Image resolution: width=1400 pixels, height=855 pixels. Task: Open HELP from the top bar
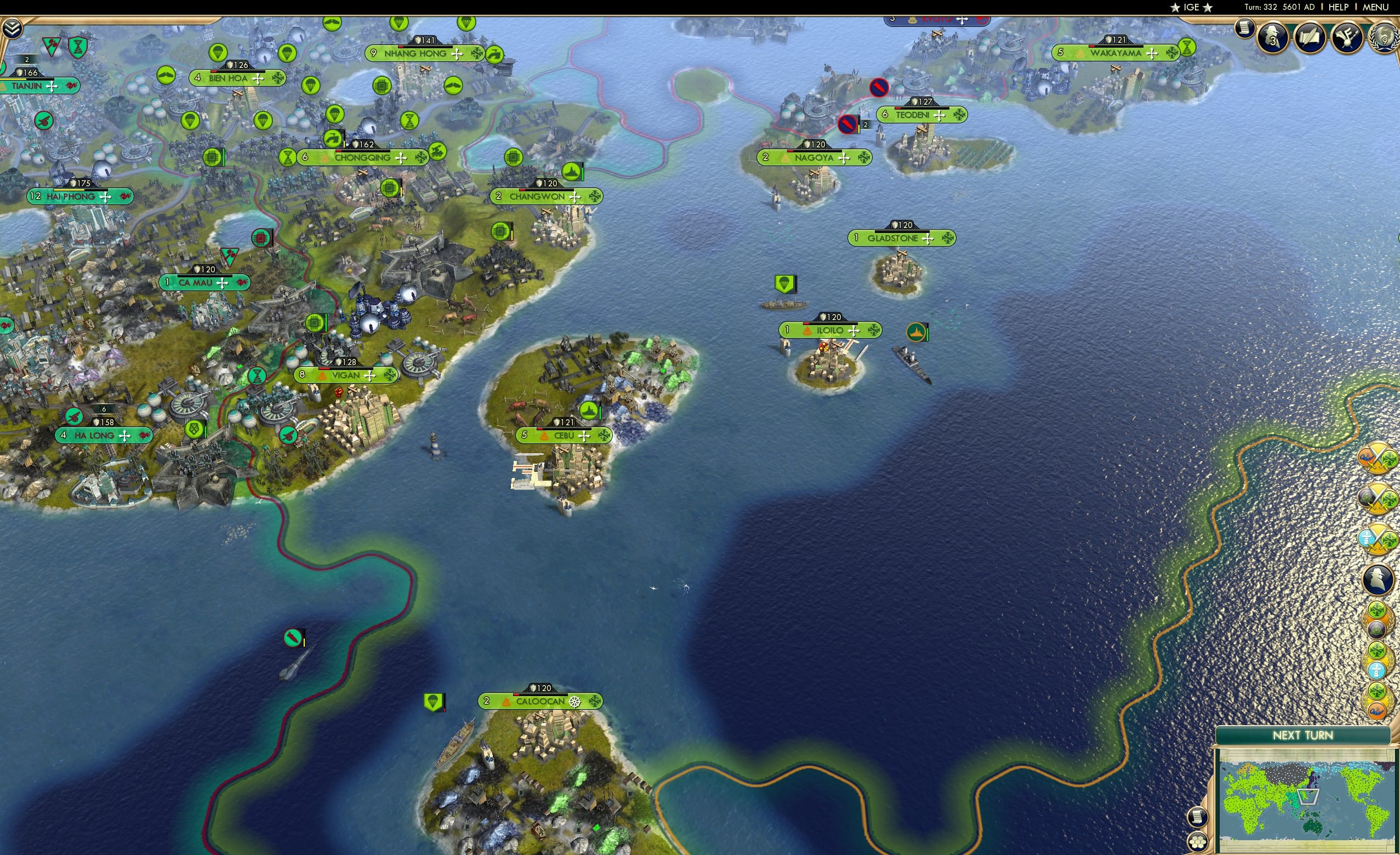1339,7
